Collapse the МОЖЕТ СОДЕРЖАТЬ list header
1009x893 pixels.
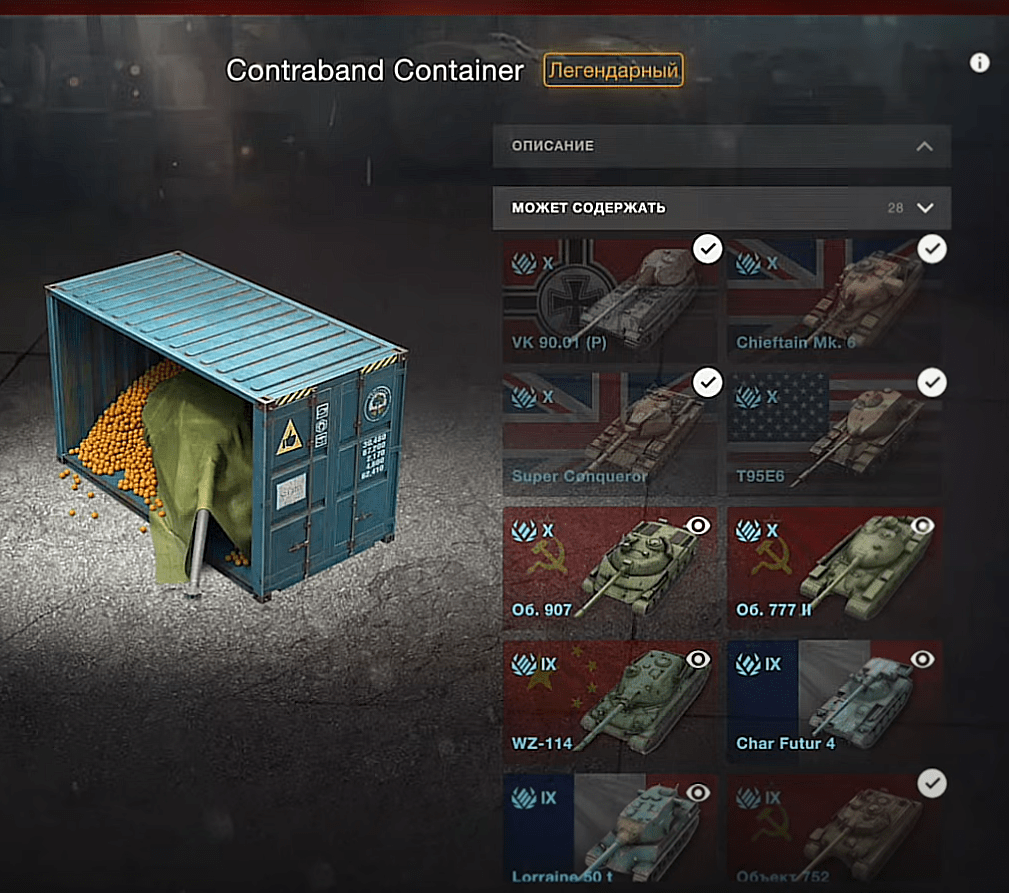(x=721, y=208)
